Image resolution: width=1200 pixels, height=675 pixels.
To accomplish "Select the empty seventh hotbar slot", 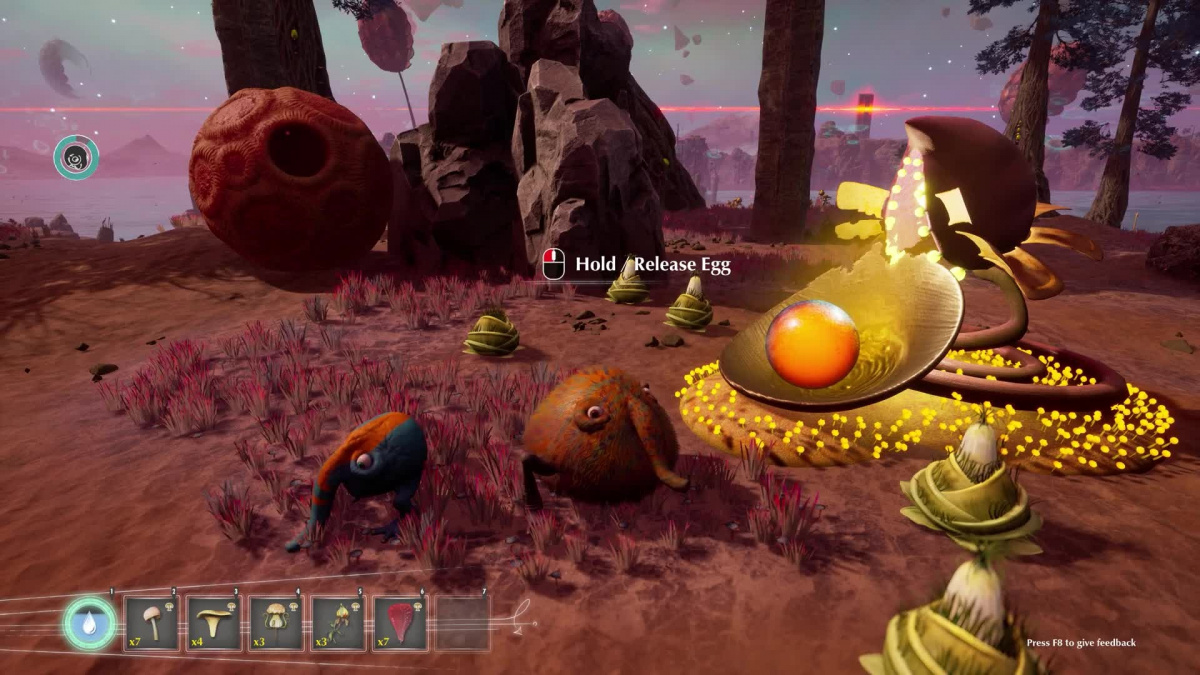I will pos(463,624).
